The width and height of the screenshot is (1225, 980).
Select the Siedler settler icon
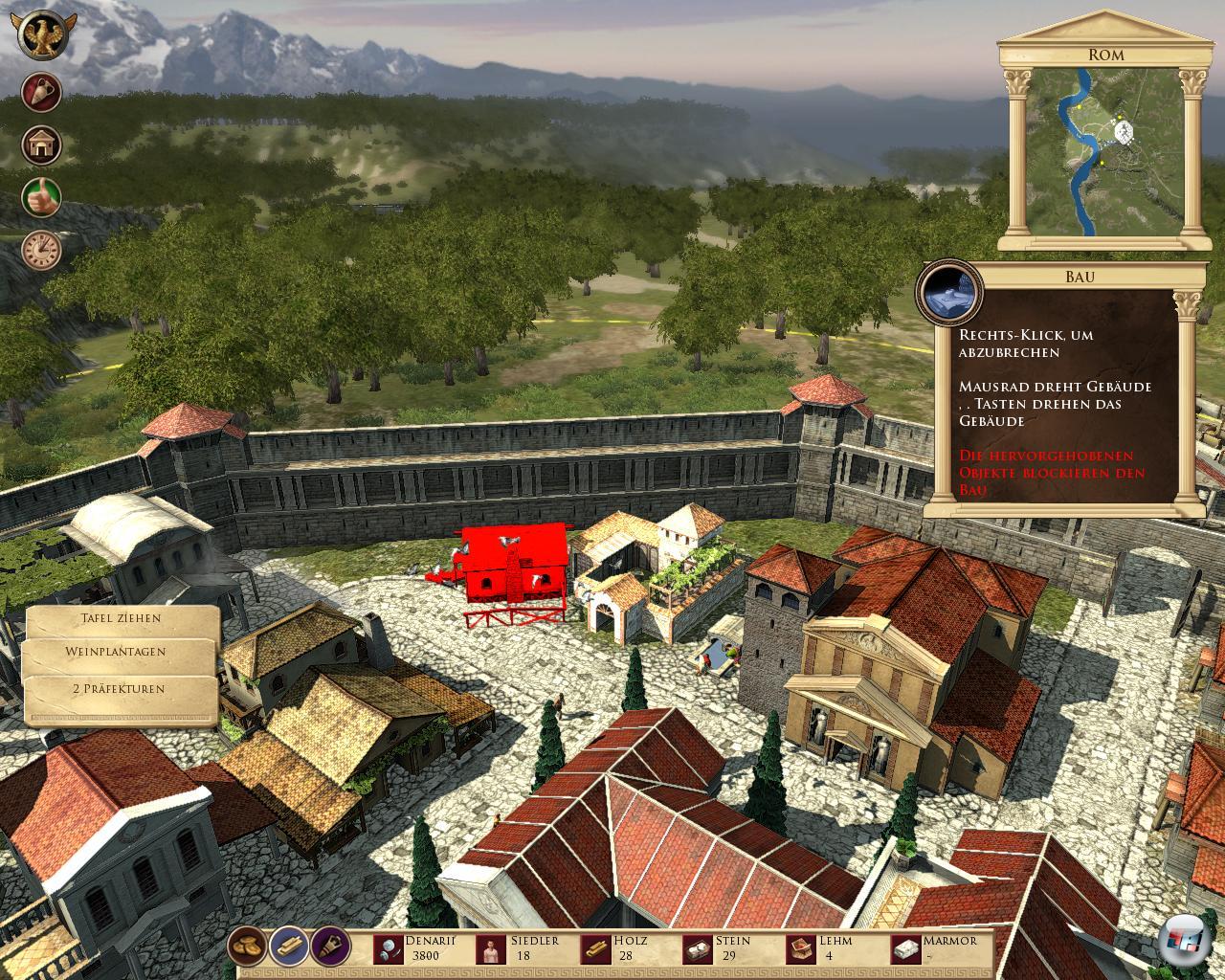(x=492, y=948)
